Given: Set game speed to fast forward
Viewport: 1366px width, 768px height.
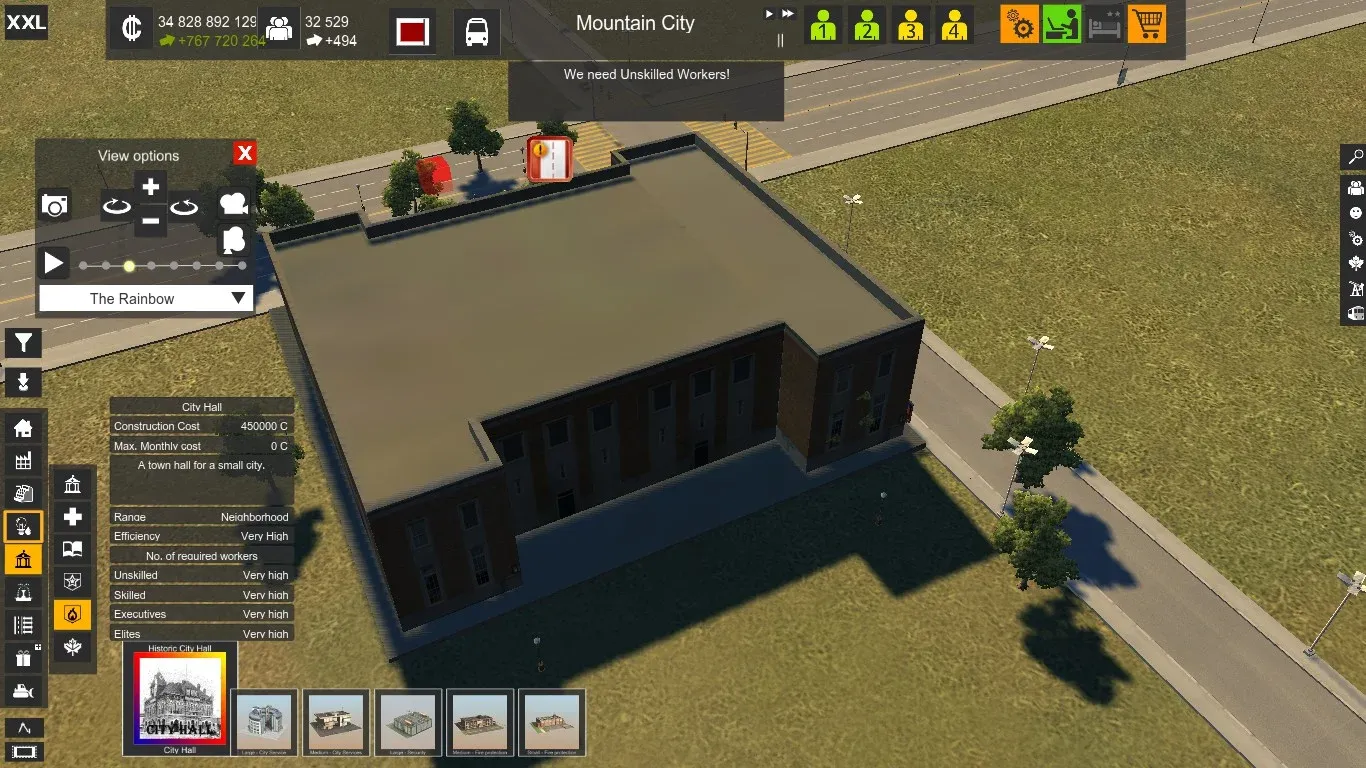Looking at the screenshot, I should click(788, 14).
